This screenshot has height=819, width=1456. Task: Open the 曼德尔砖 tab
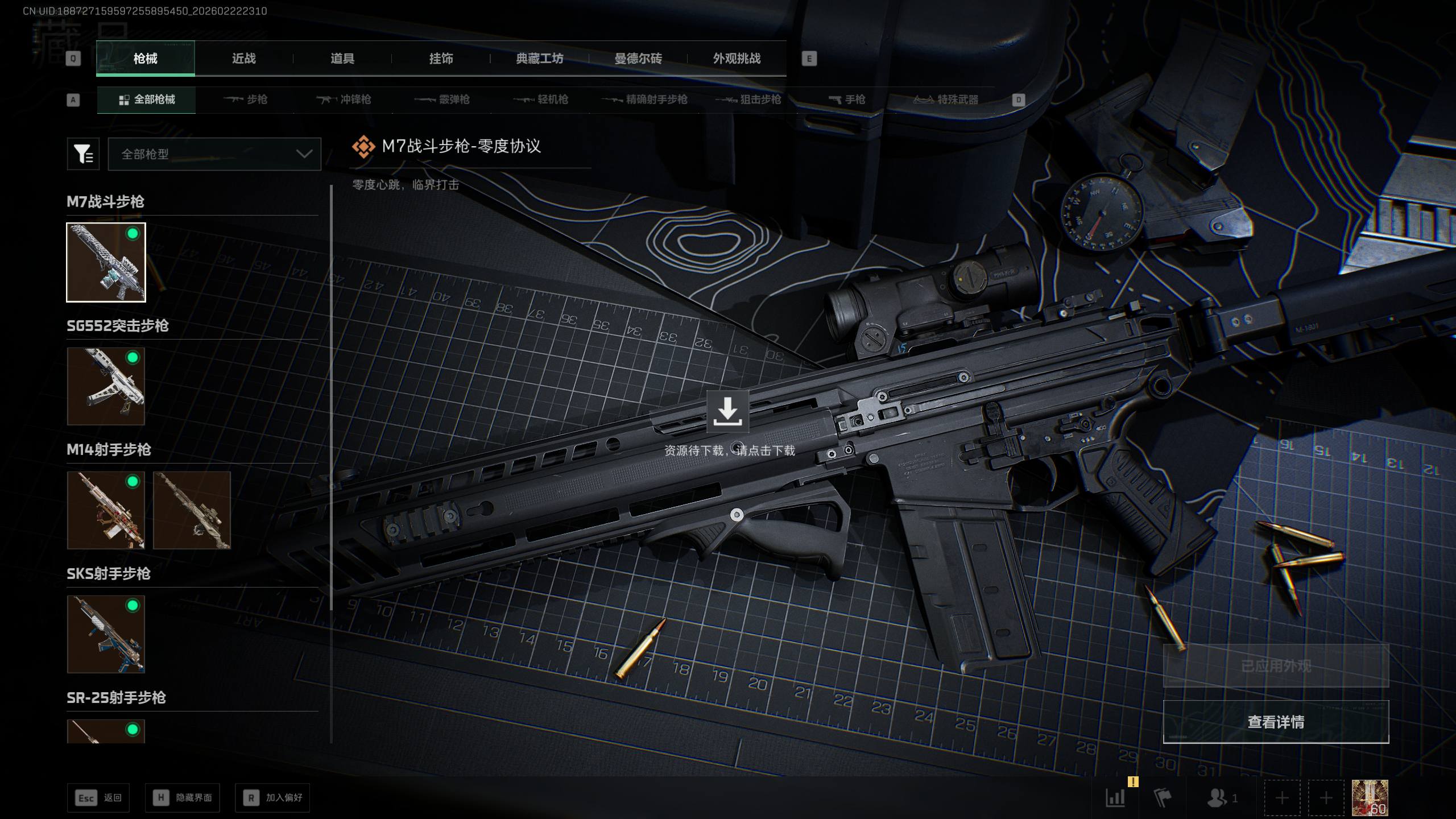pyautogui.click(x=638, y=59)
